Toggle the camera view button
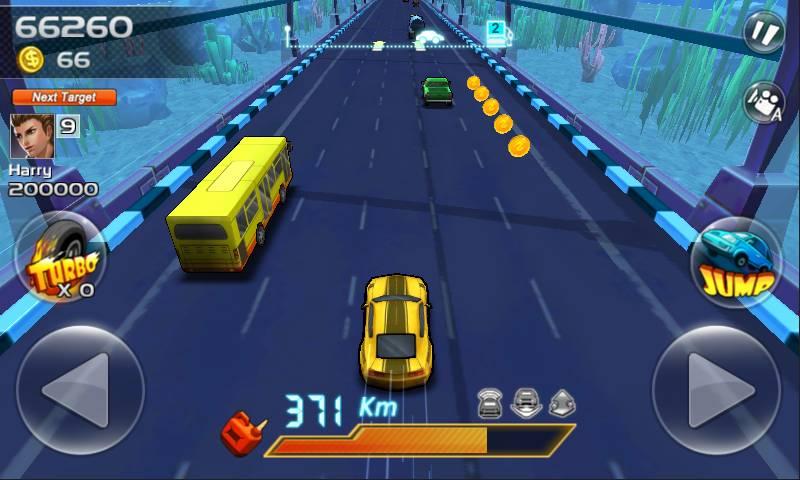Viewport: 800px width, 480px height. point(763,102)
